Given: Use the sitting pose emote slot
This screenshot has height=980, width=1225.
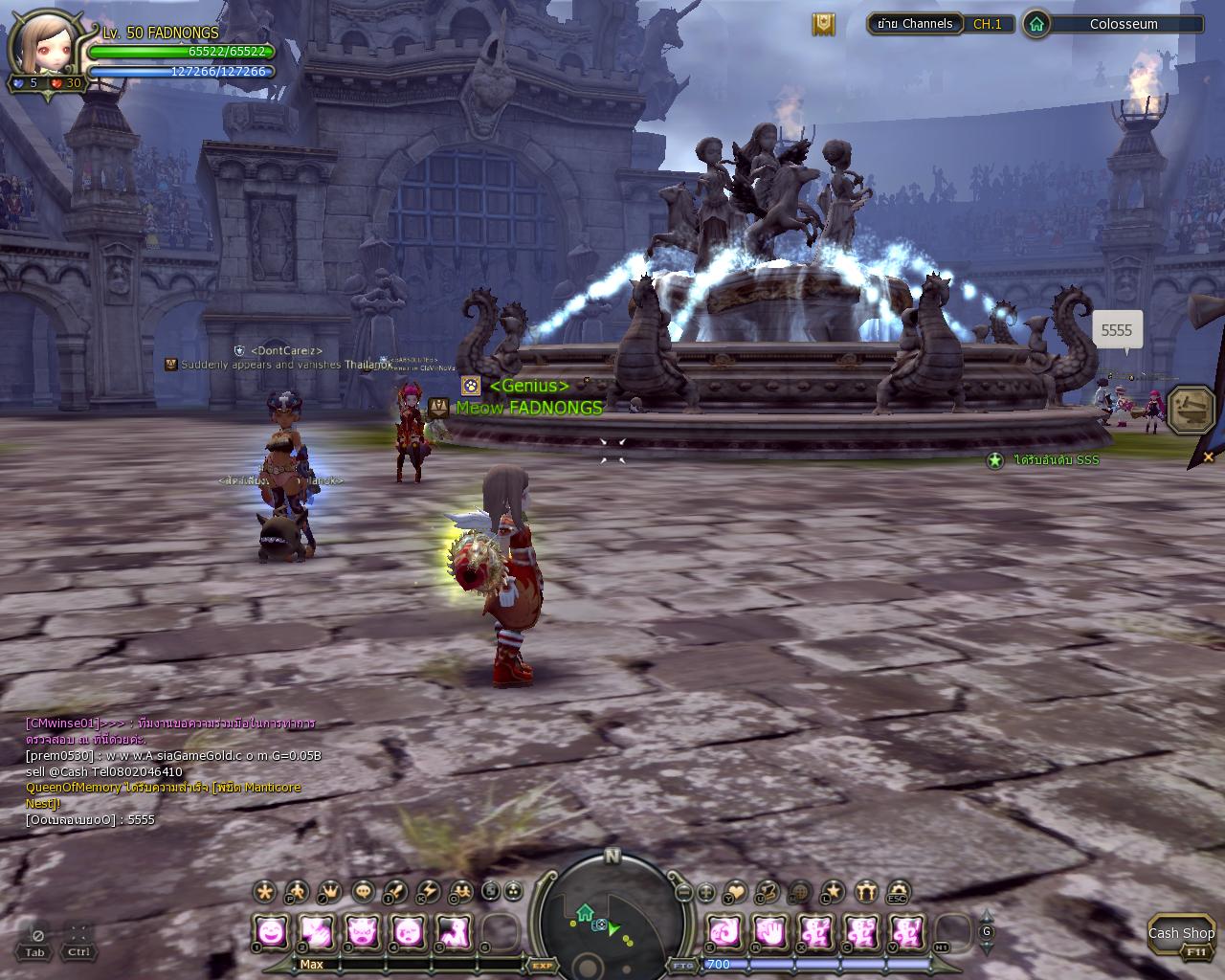Looking at the screenshot, I should coord(454,931).
